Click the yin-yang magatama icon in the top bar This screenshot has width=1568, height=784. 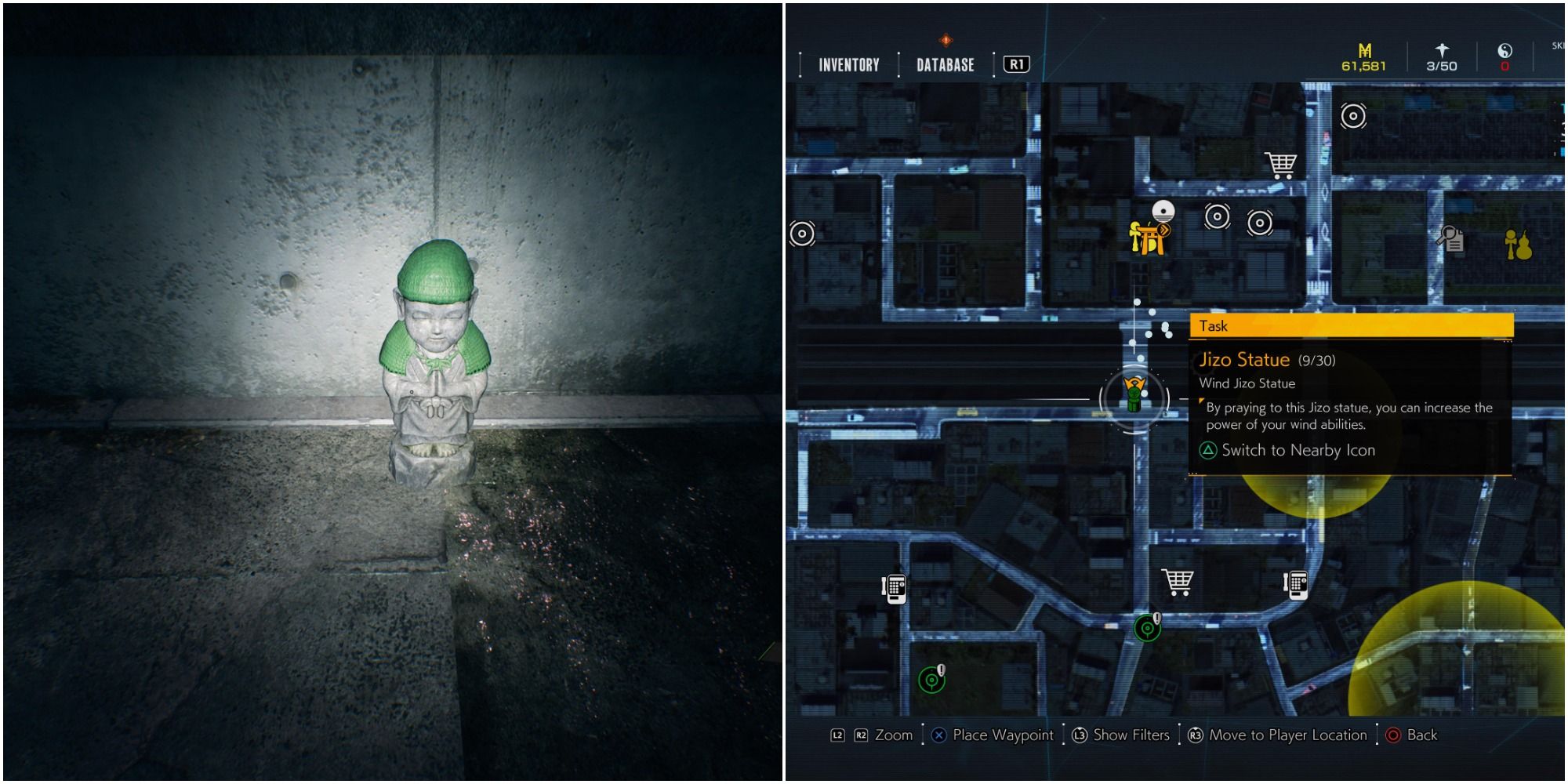1504,52
